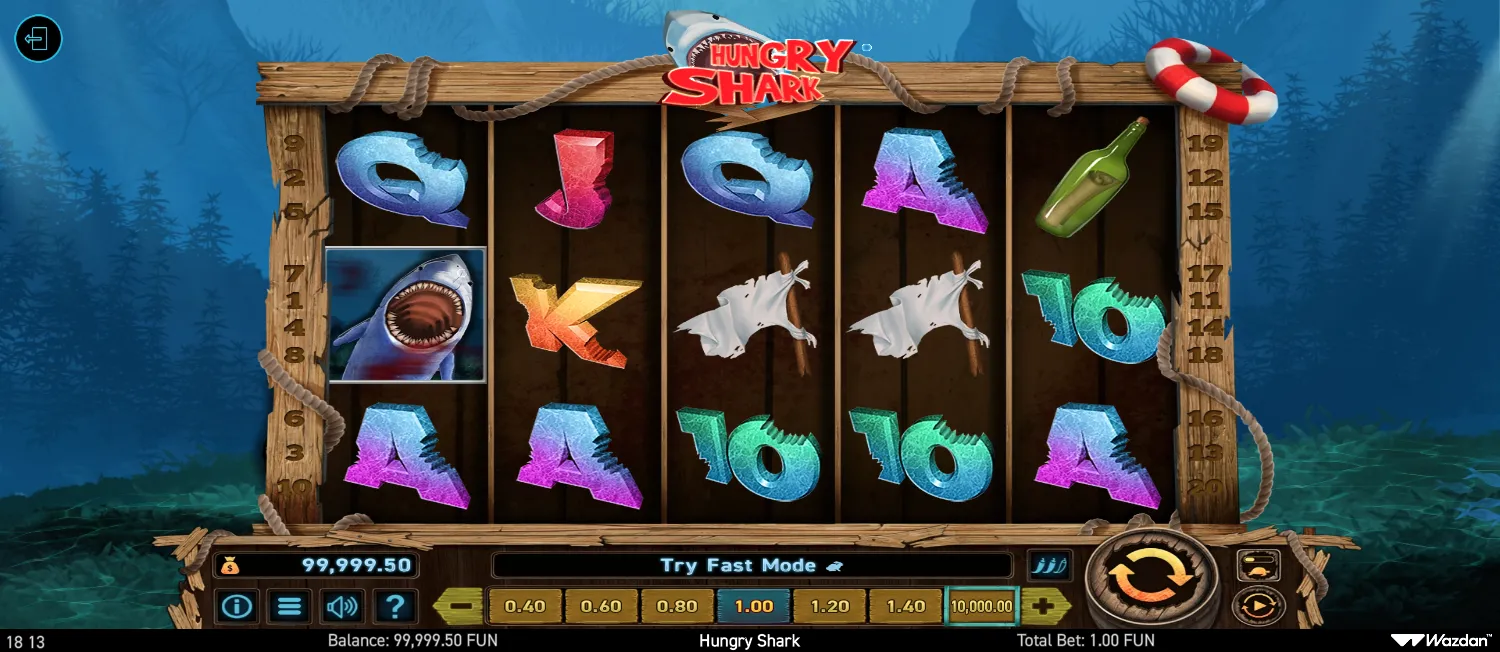Image resolution: width=1500 pixels, height=652 pixels.
Task: Decrease the bet with the minus arrow
Action: (x=460, y=606)
